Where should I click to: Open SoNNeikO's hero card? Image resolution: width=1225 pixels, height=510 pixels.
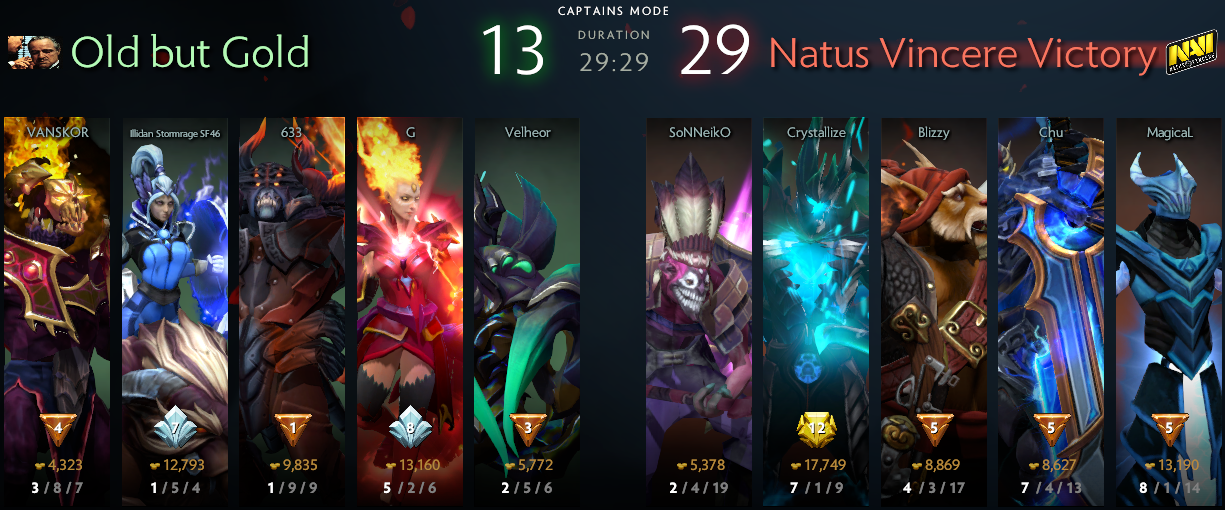pos(699,300)
